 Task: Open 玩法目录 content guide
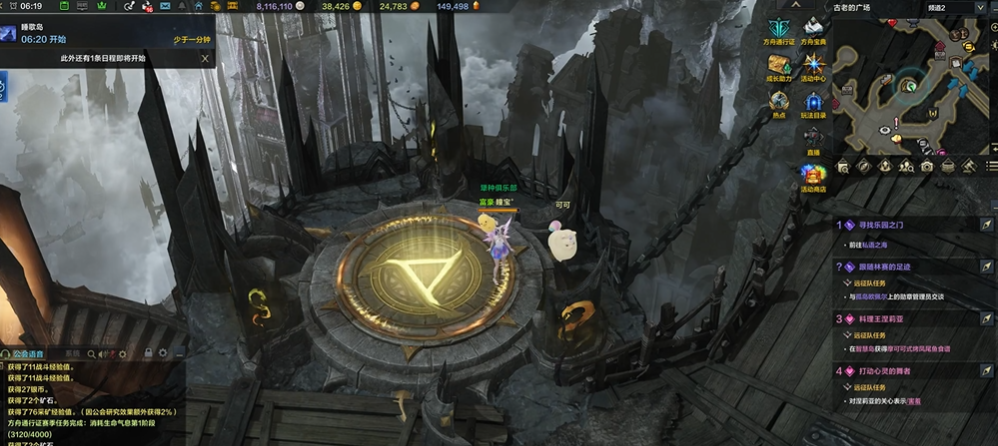(x=814, y=102)
